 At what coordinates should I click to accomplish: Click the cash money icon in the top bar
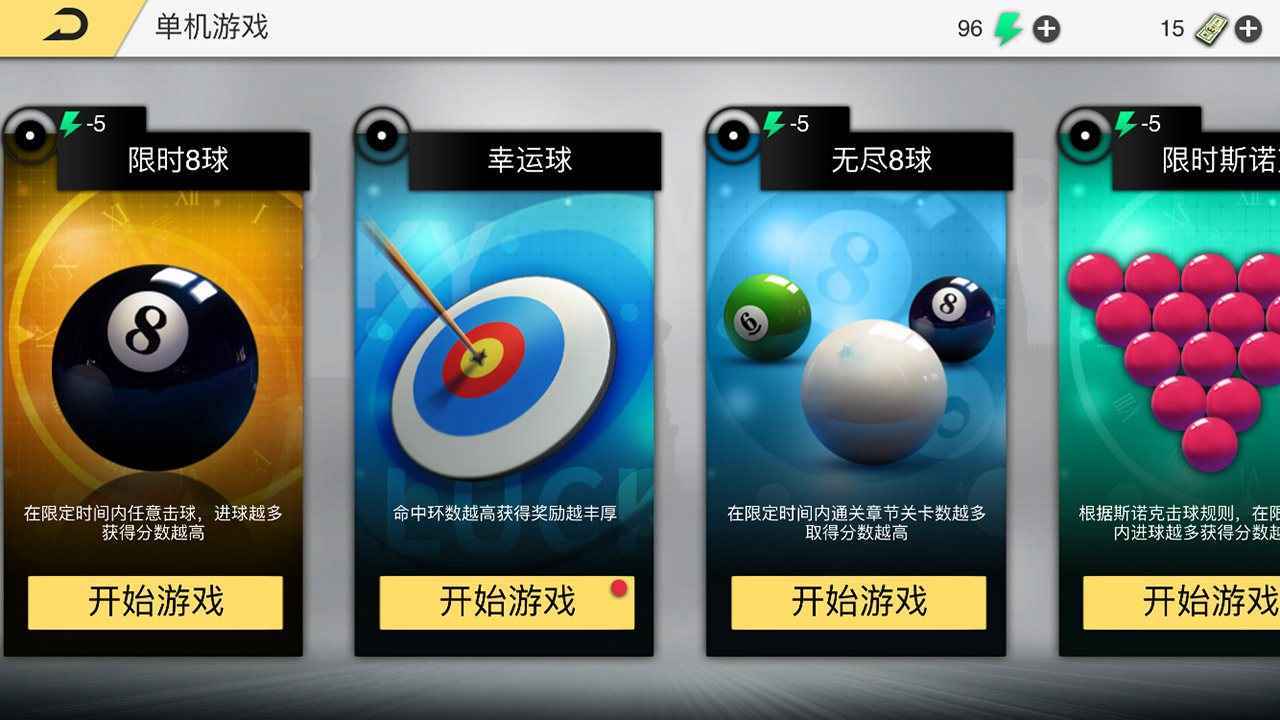[x=1212, y=28]
